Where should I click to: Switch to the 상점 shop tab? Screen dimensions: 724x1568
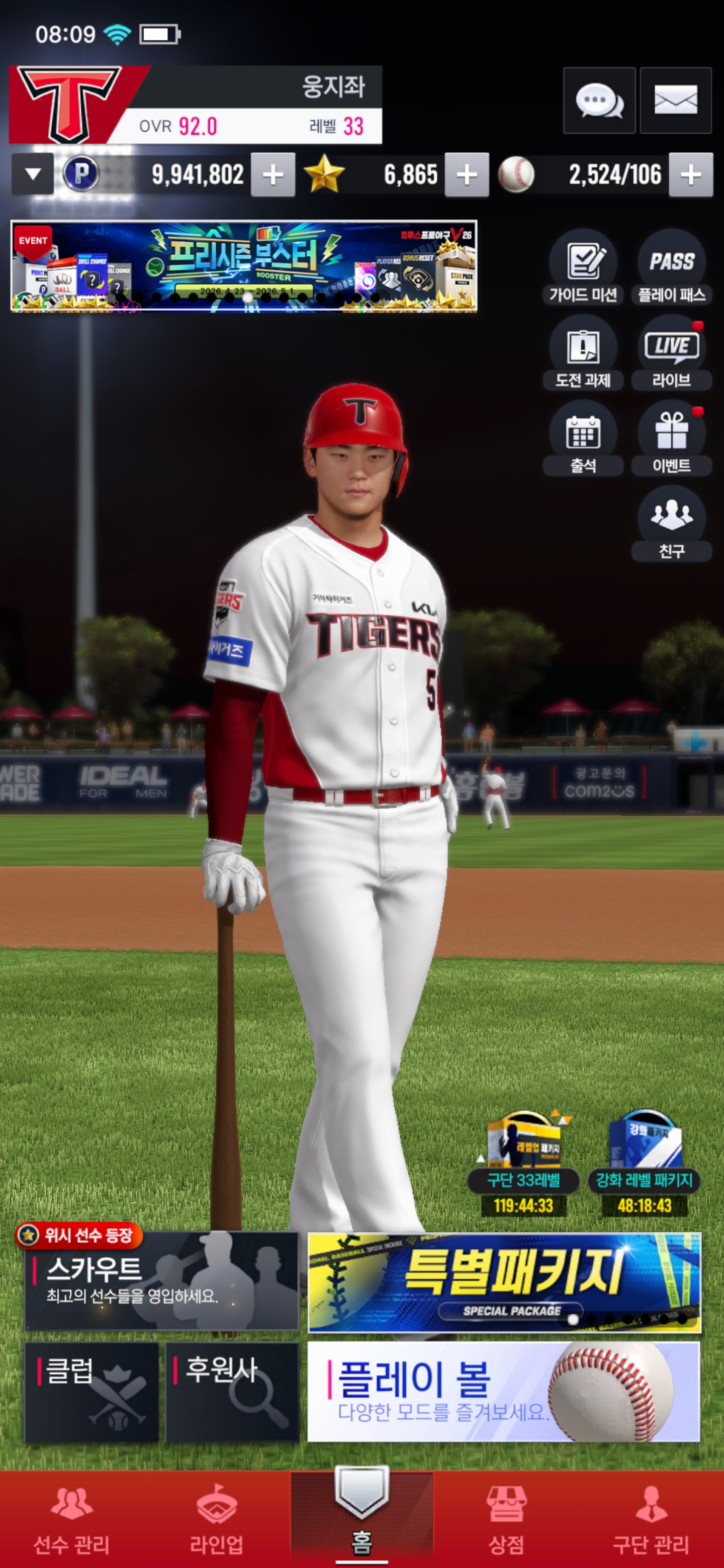click(x=506, y=1518)
